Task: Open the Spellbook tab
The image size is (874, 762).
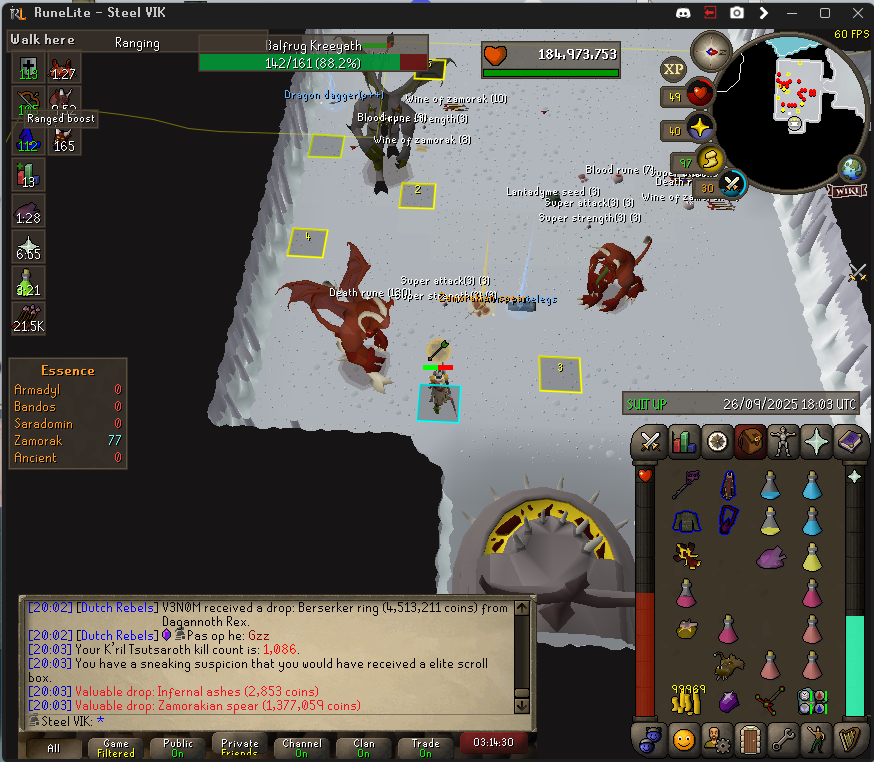Action: [x=849, y=441]
